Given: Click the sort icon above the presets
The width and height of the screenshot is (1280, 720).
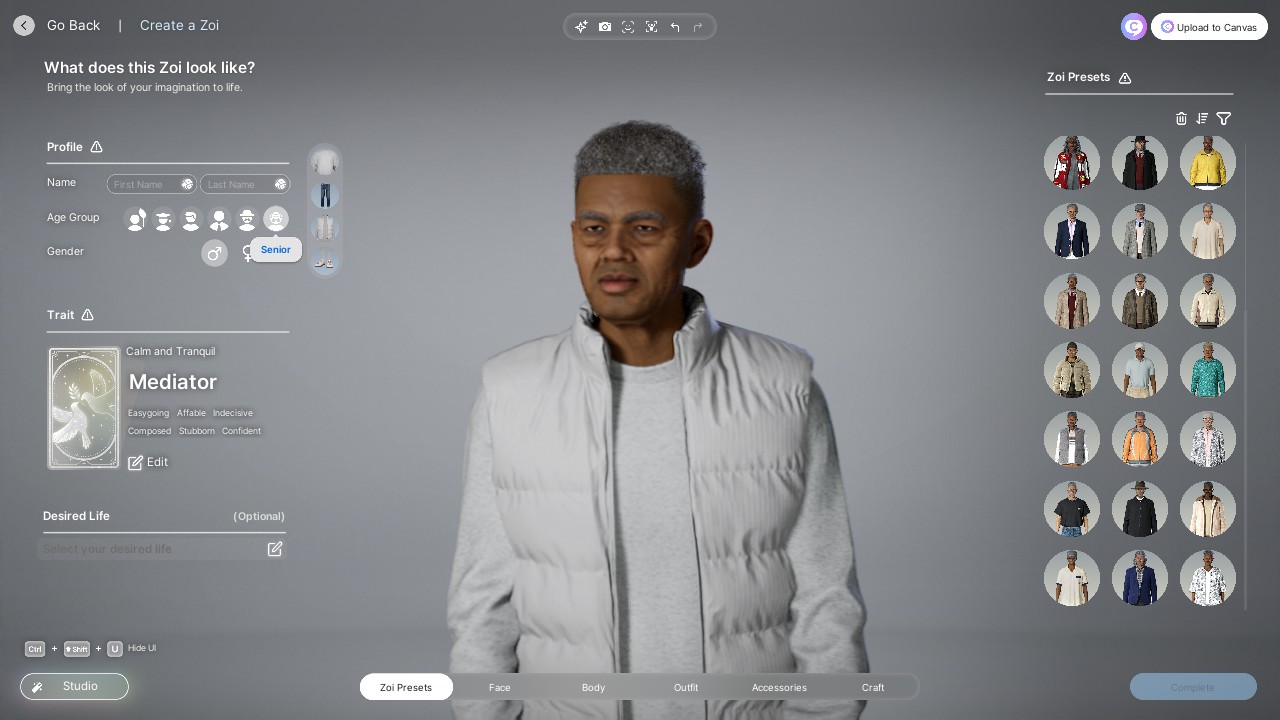Looking at the screenshot, I should pos(1202,119).
